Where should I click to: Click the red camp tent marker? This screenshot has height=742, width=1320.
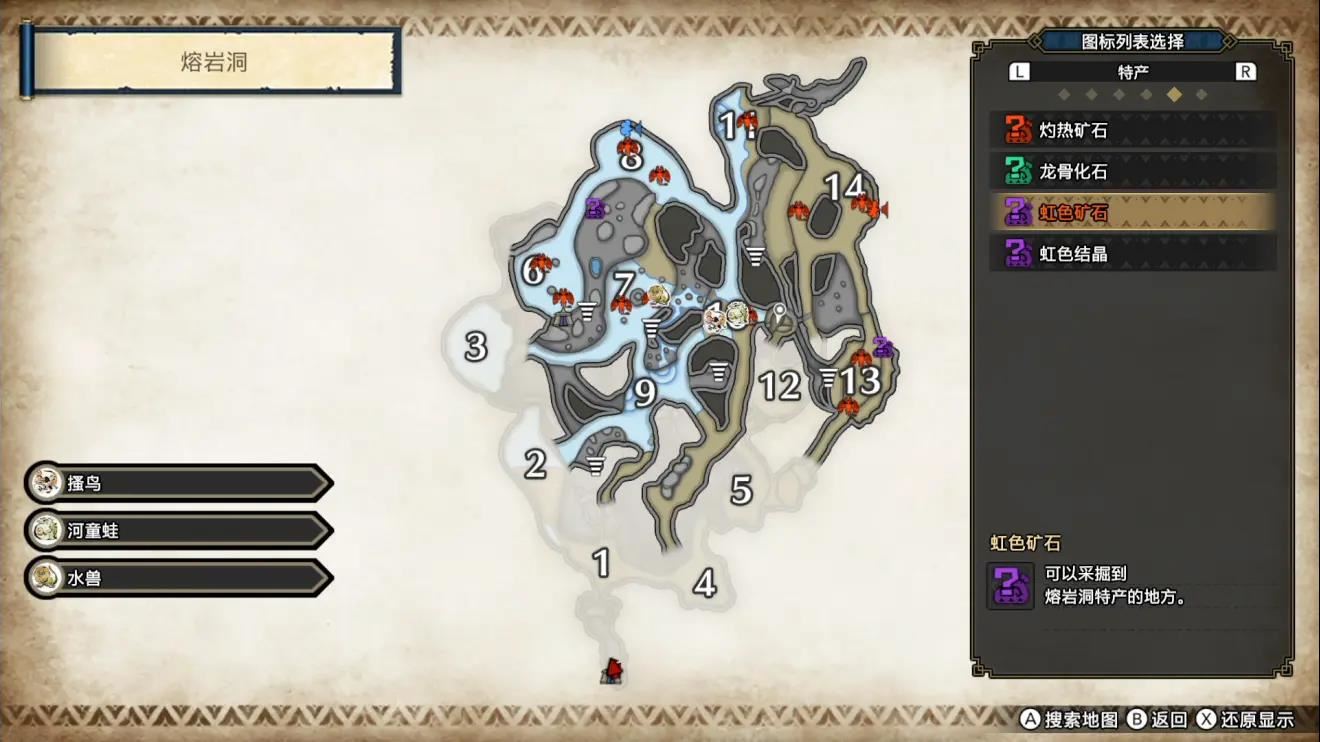(613, 670)
